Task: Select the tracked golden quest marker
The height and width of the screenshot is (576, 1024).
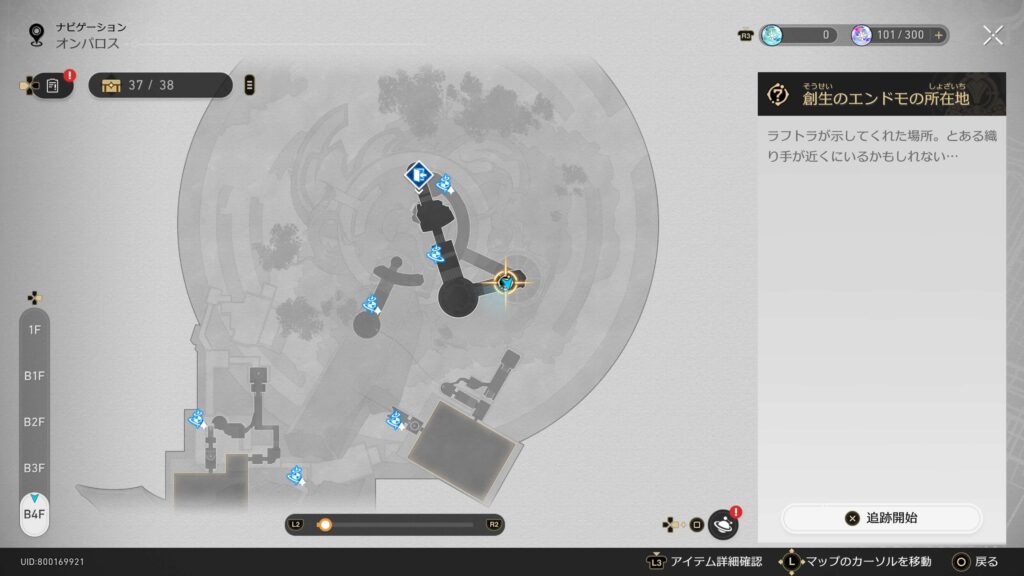Action: coord(508,284)
